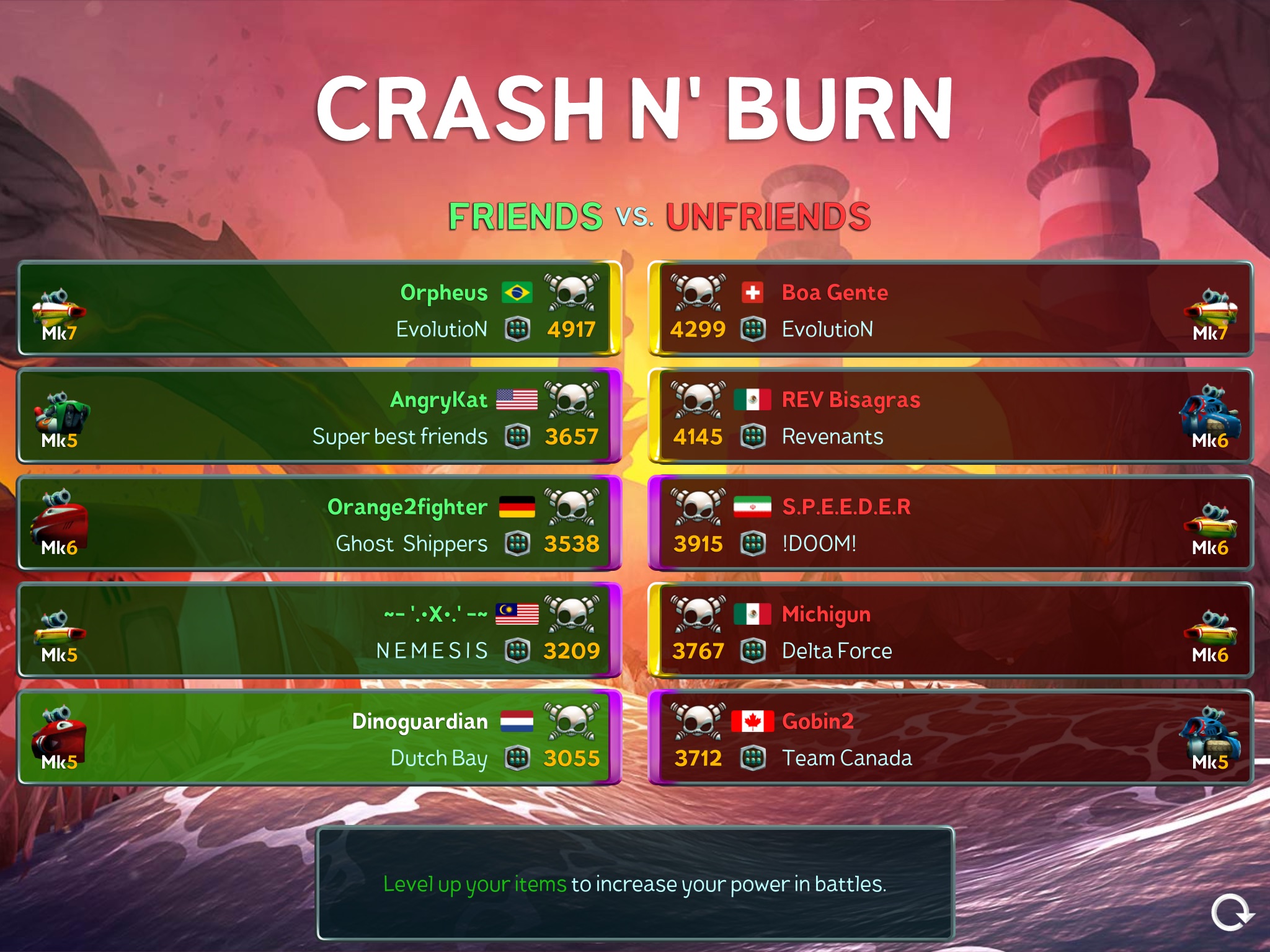Select Orpheus's player row
The height and width of the screenshot is (952, 1270).
[x=319, y=309]
